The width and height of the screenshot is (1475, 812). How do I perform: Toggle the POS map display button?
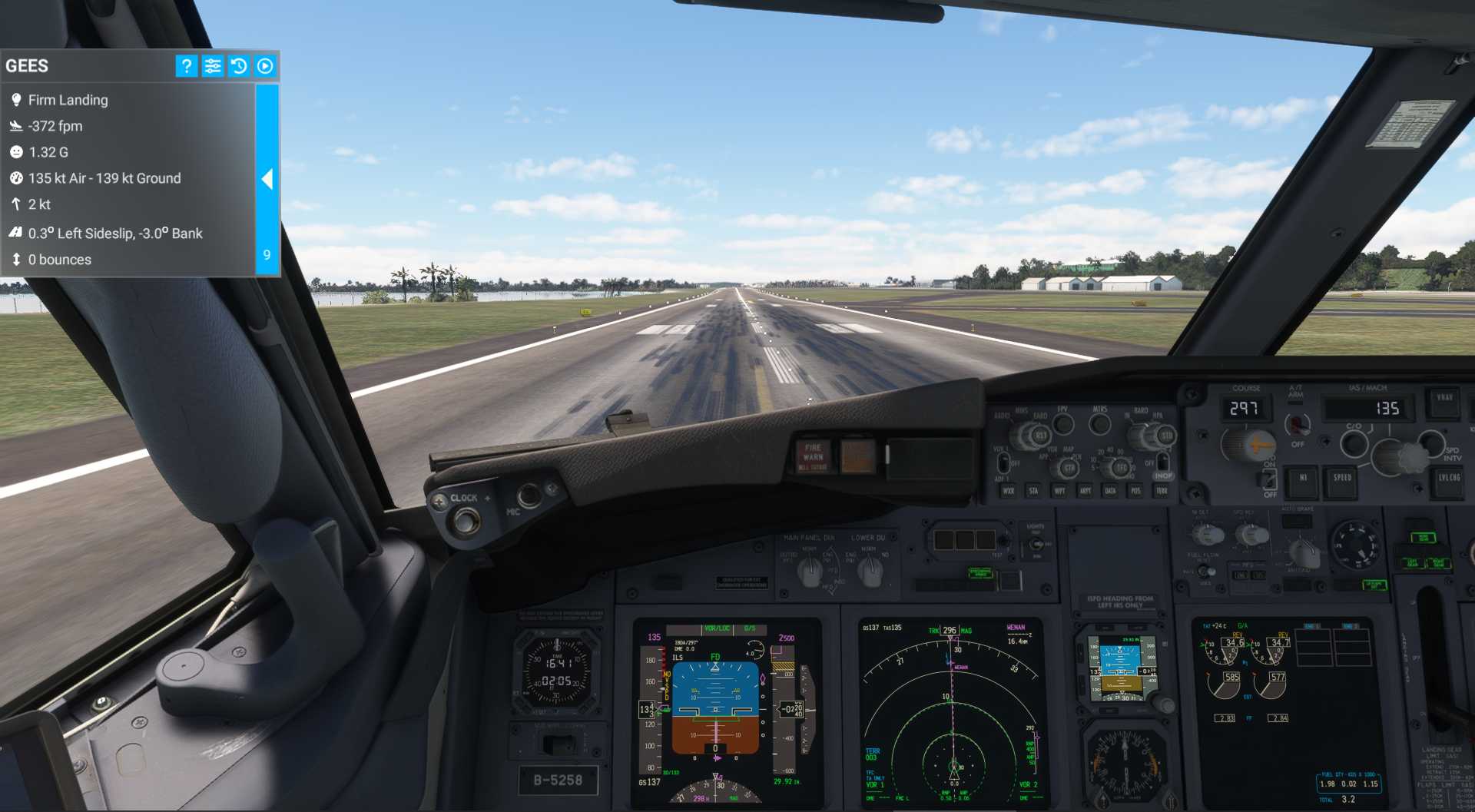coord(1135,491)
